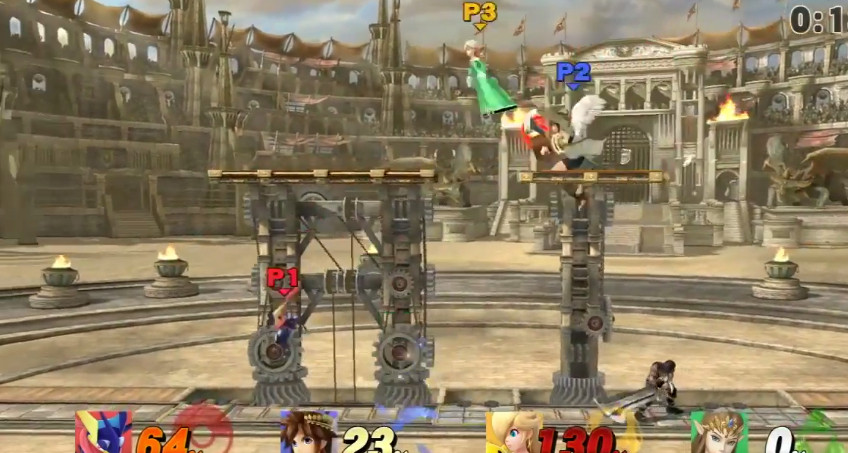848x453 pixels.
Task: Select Rosalina's fighter portrait
Action: [x=514, y=433]
